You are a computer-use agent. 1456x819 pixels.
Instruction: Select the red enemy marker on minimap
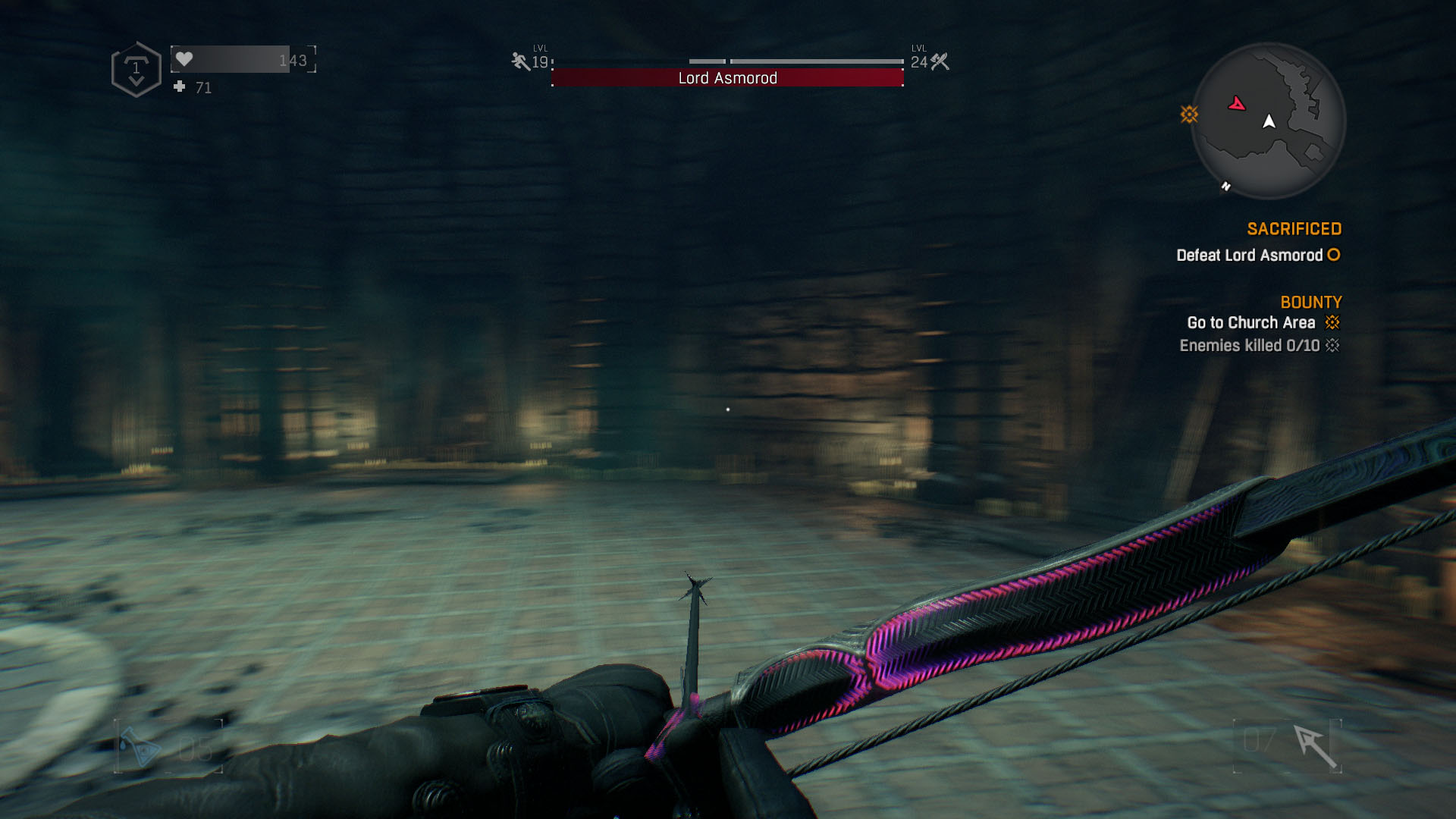coord(1237,104)
